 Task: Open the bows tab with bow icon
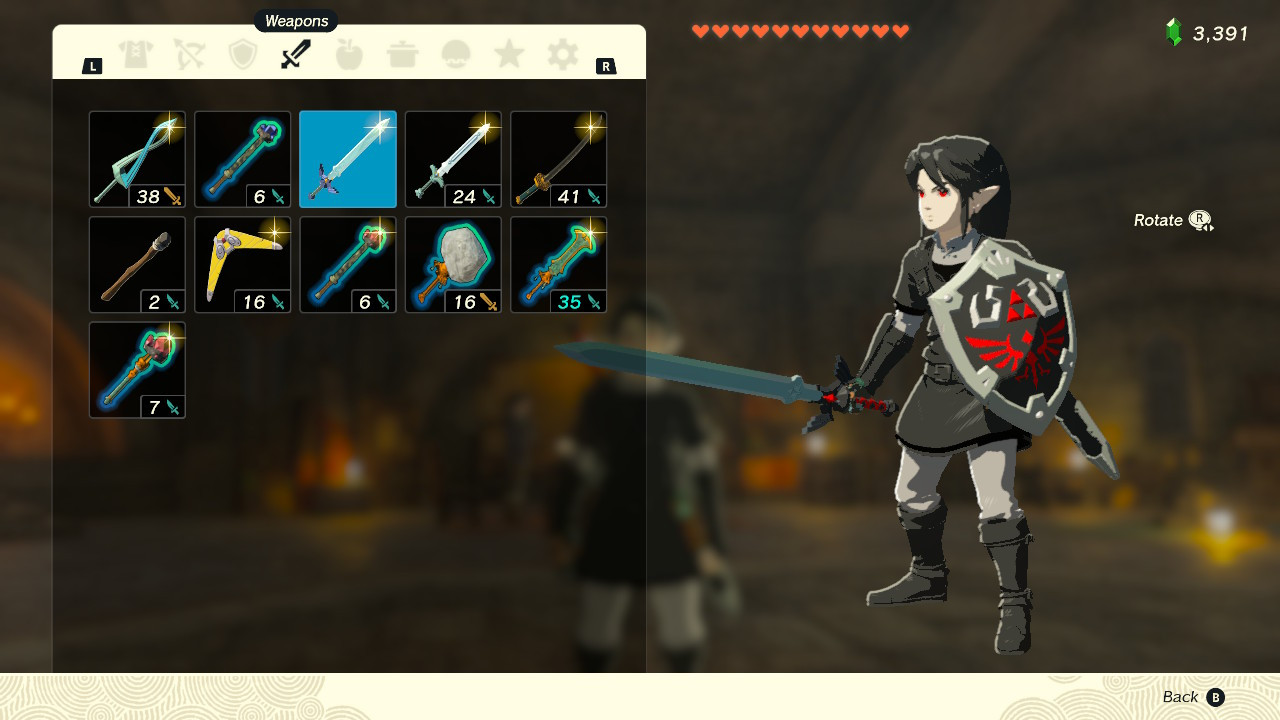190,55
